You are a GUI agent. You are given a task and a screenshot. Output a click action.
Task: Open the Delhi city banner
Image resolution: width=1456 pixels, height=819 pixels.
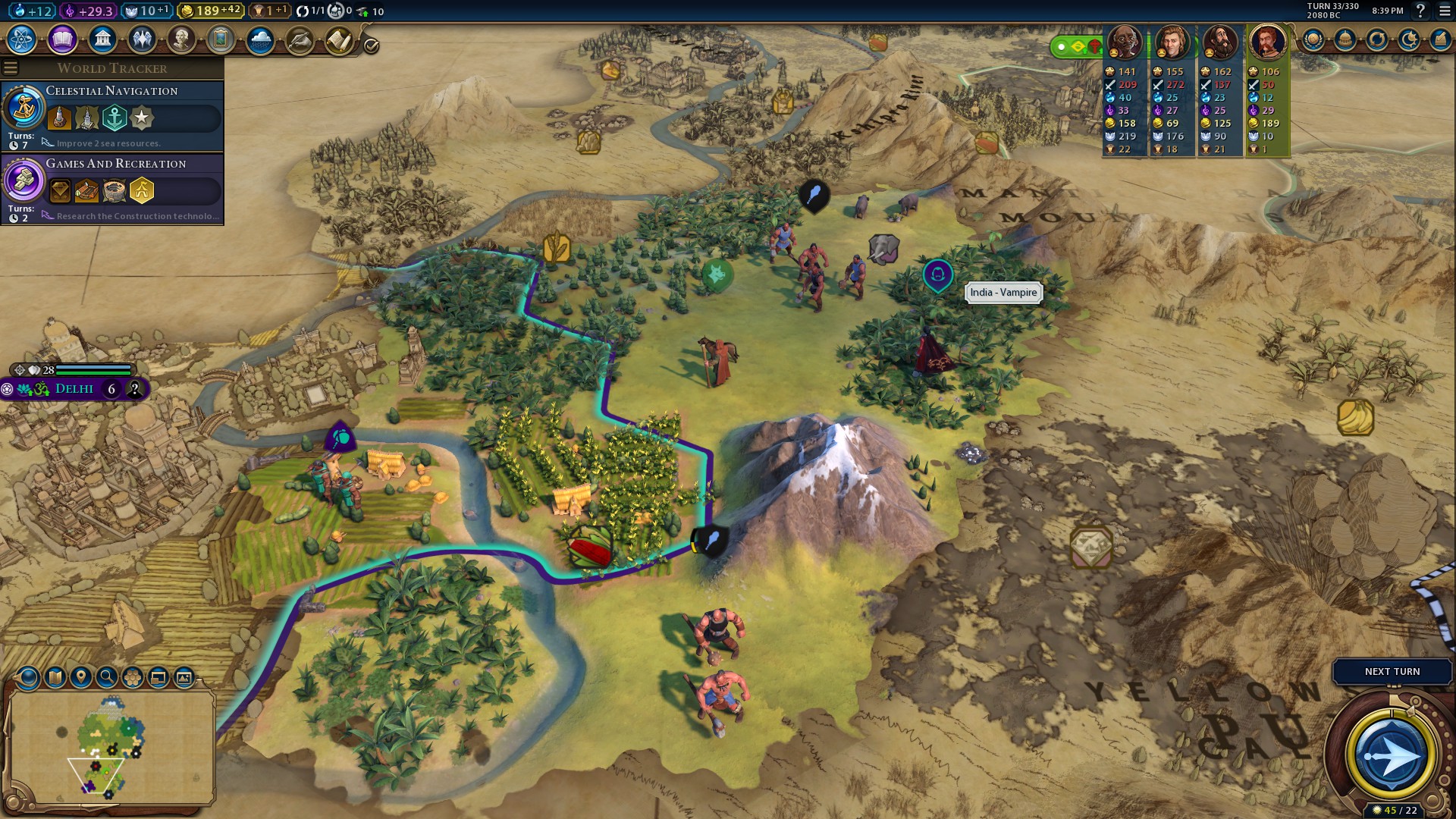point(74,389)
